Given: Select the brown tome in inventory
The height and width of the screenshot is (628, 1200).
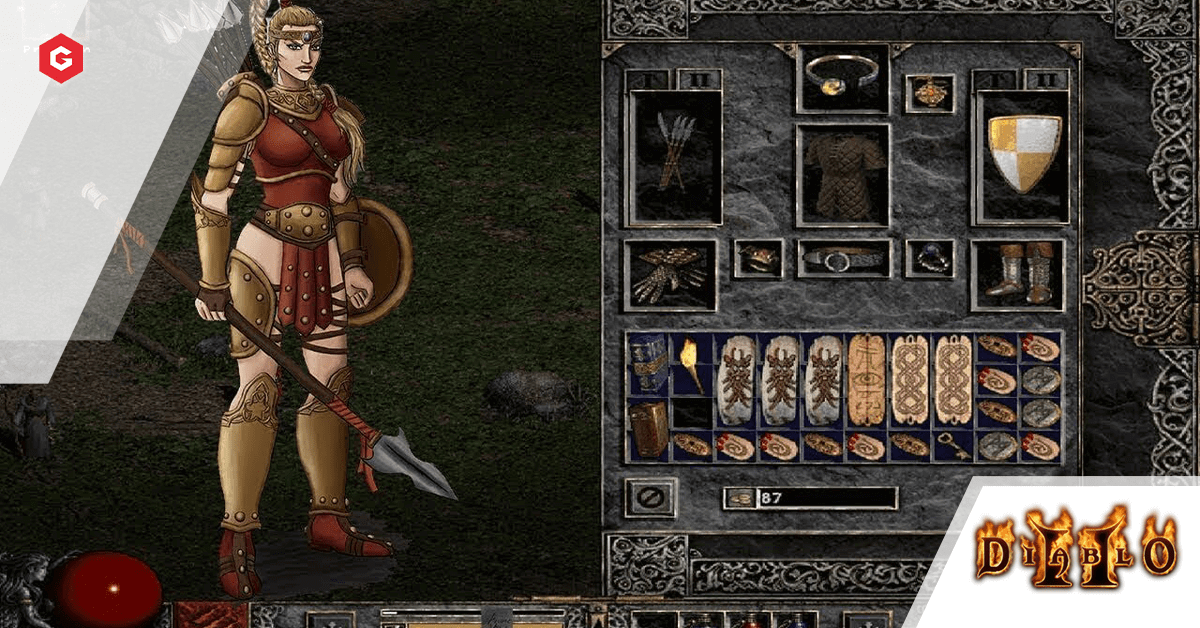Looking at the screenshot, I should click(x=648, y=430).
